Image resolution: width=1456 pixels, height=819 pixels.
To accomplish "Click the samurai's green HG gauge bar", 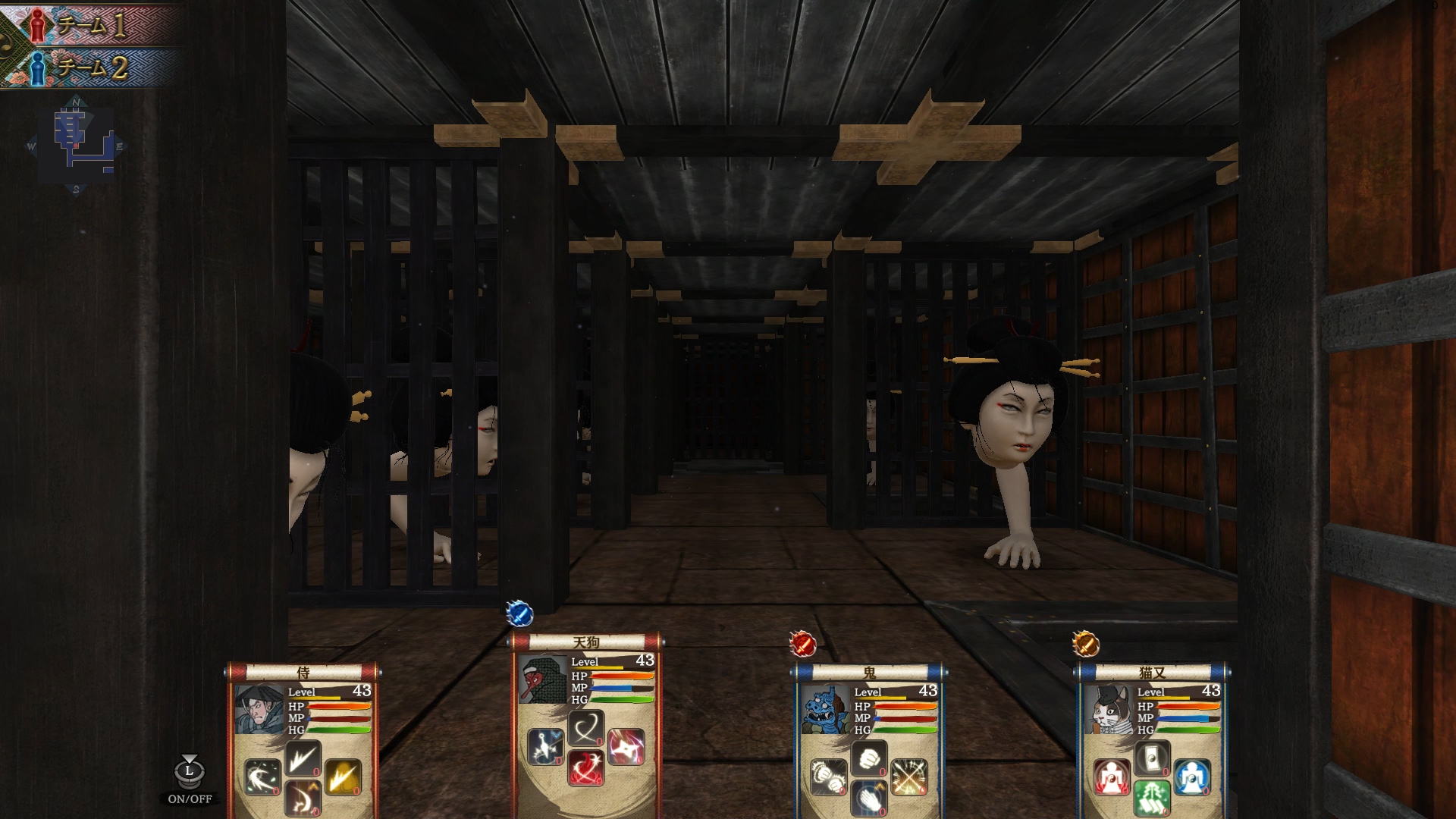I will (338, 730).
